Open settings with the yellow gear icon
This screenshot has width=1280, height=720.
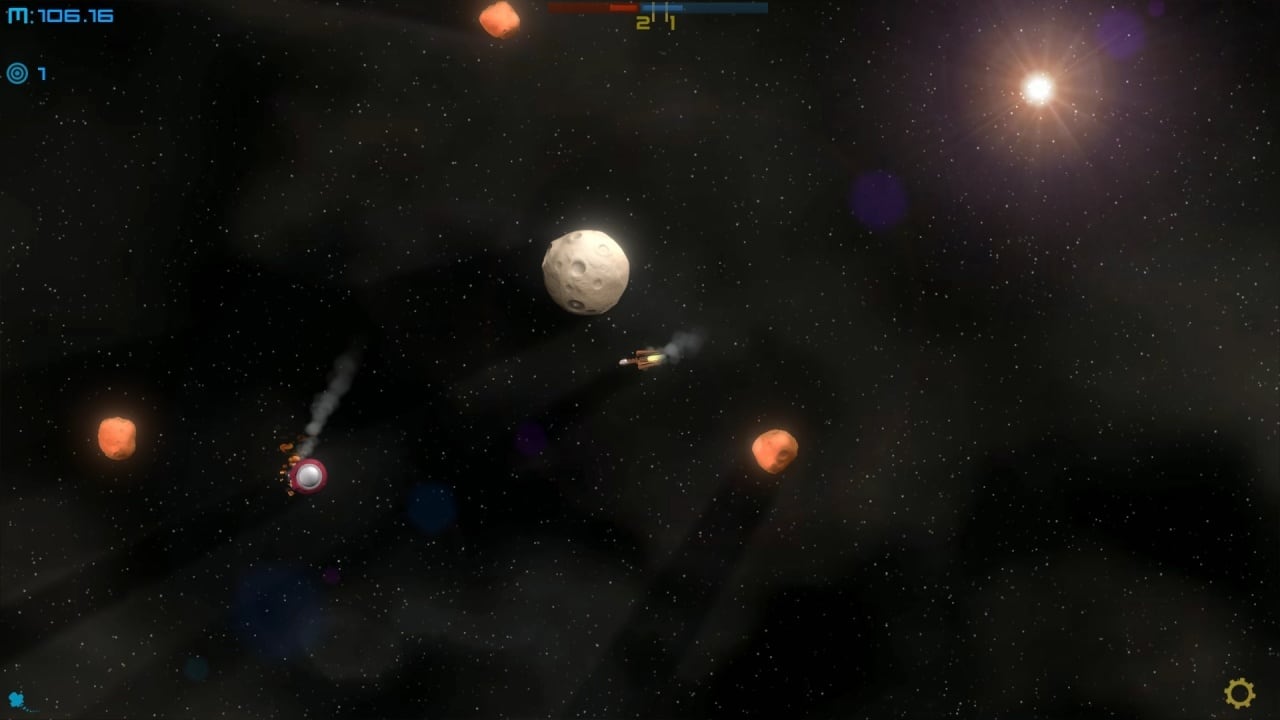pos(1239,692)
